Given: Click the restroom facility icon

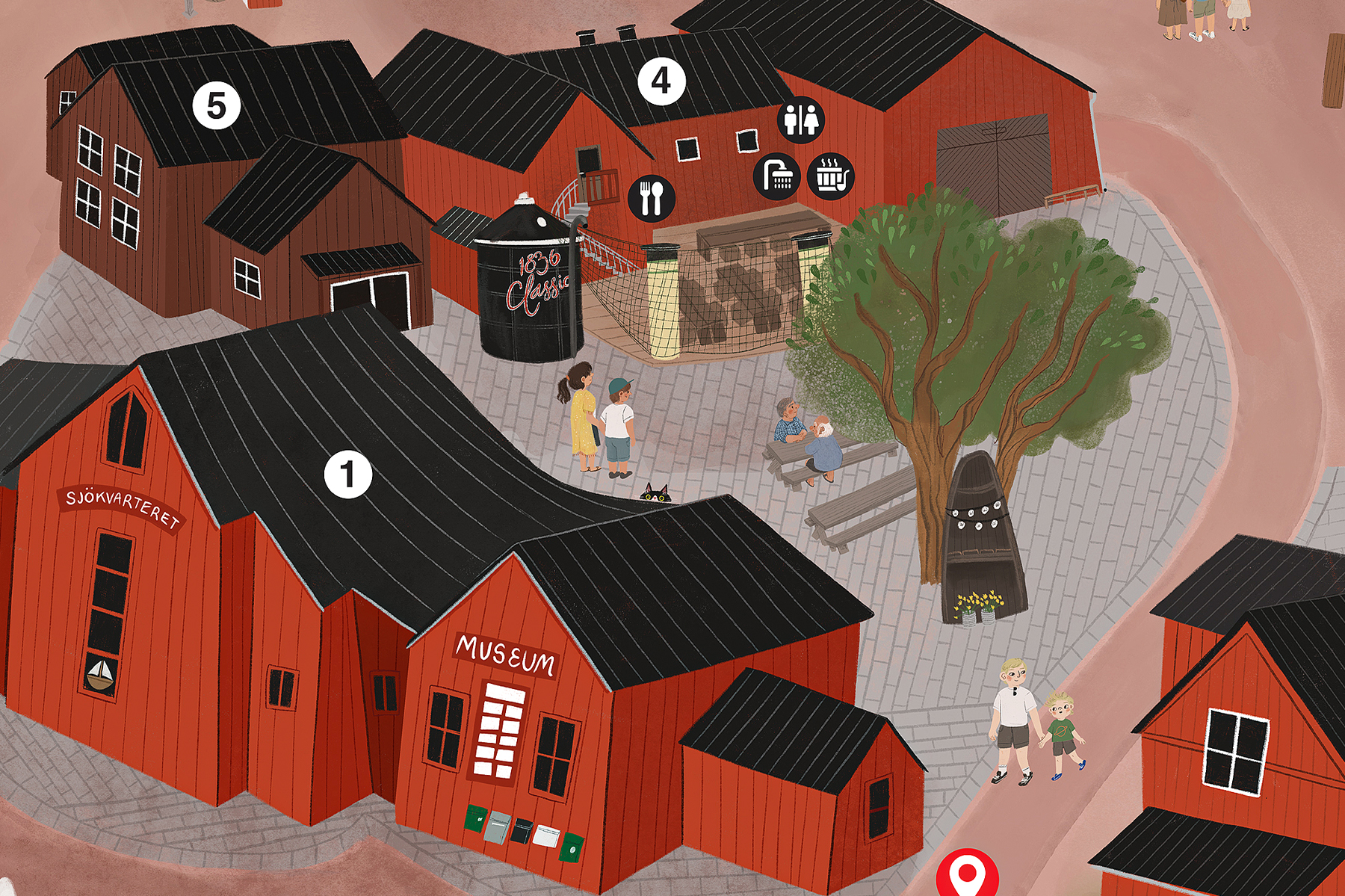Looking at the screenshot, I should (801, 120).
